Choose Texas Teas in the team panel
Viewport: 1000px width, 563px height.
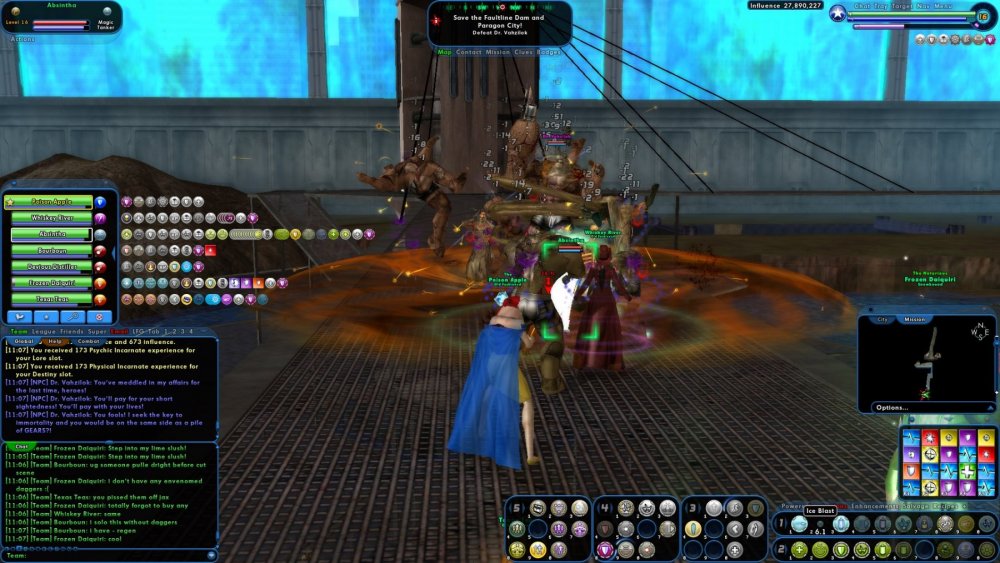[x=50, y=299]
